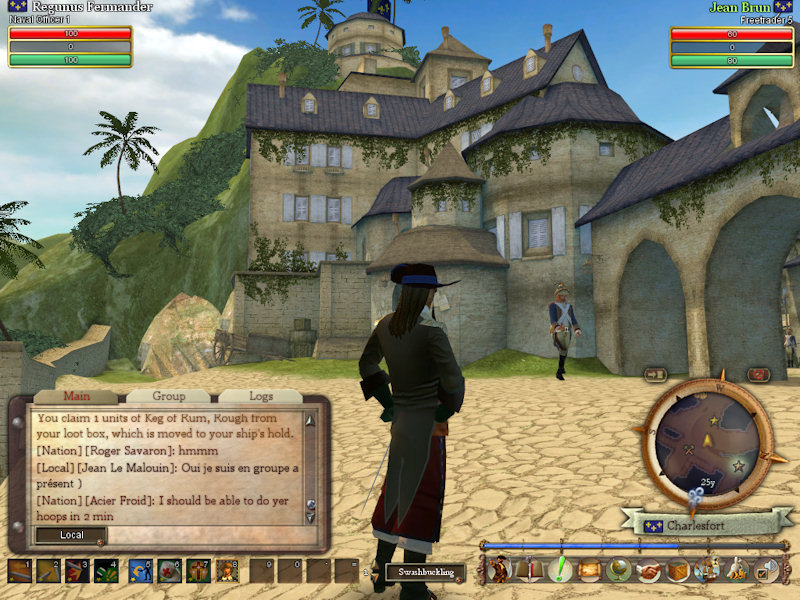This screenshot has width=800, height=600.
Task: Switch to the Main chat tab
Action: tap(76, 396)
